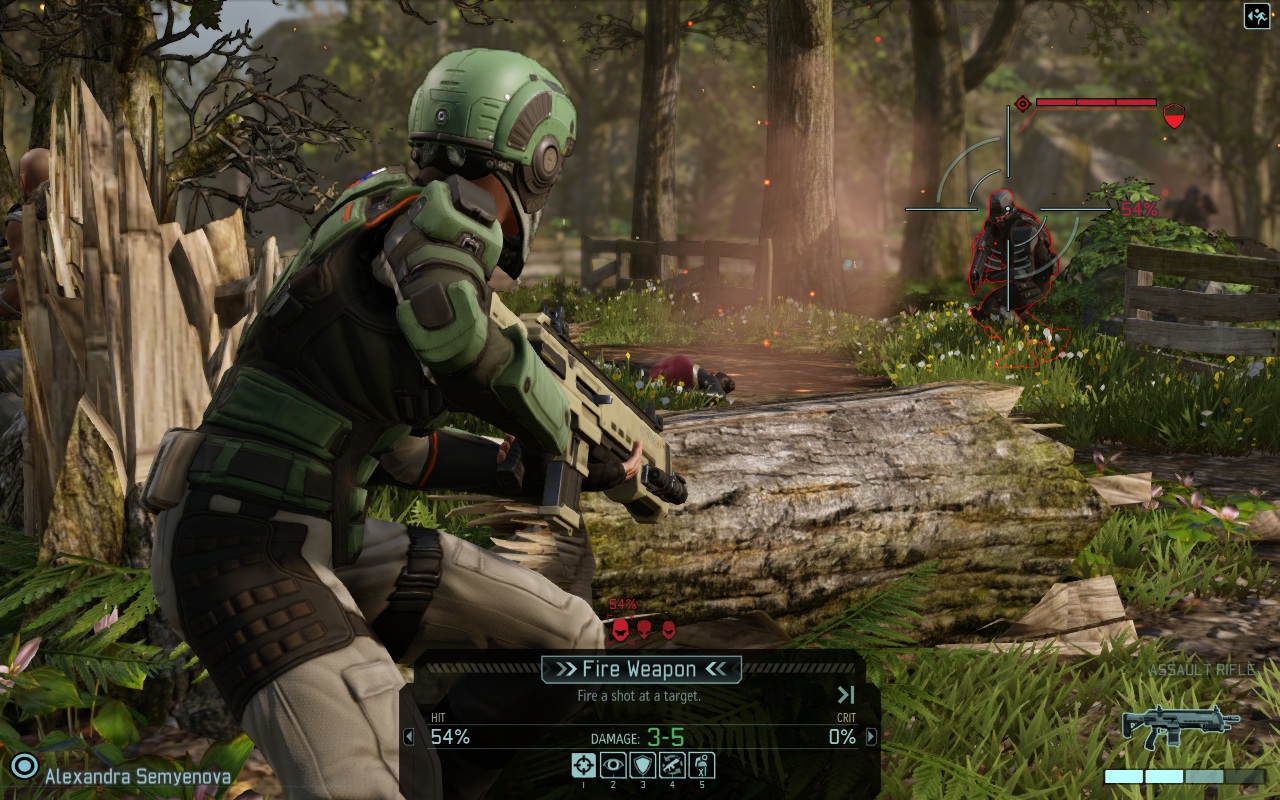Pick the highlighted enemy head icon showing 54%

[620, 629]
